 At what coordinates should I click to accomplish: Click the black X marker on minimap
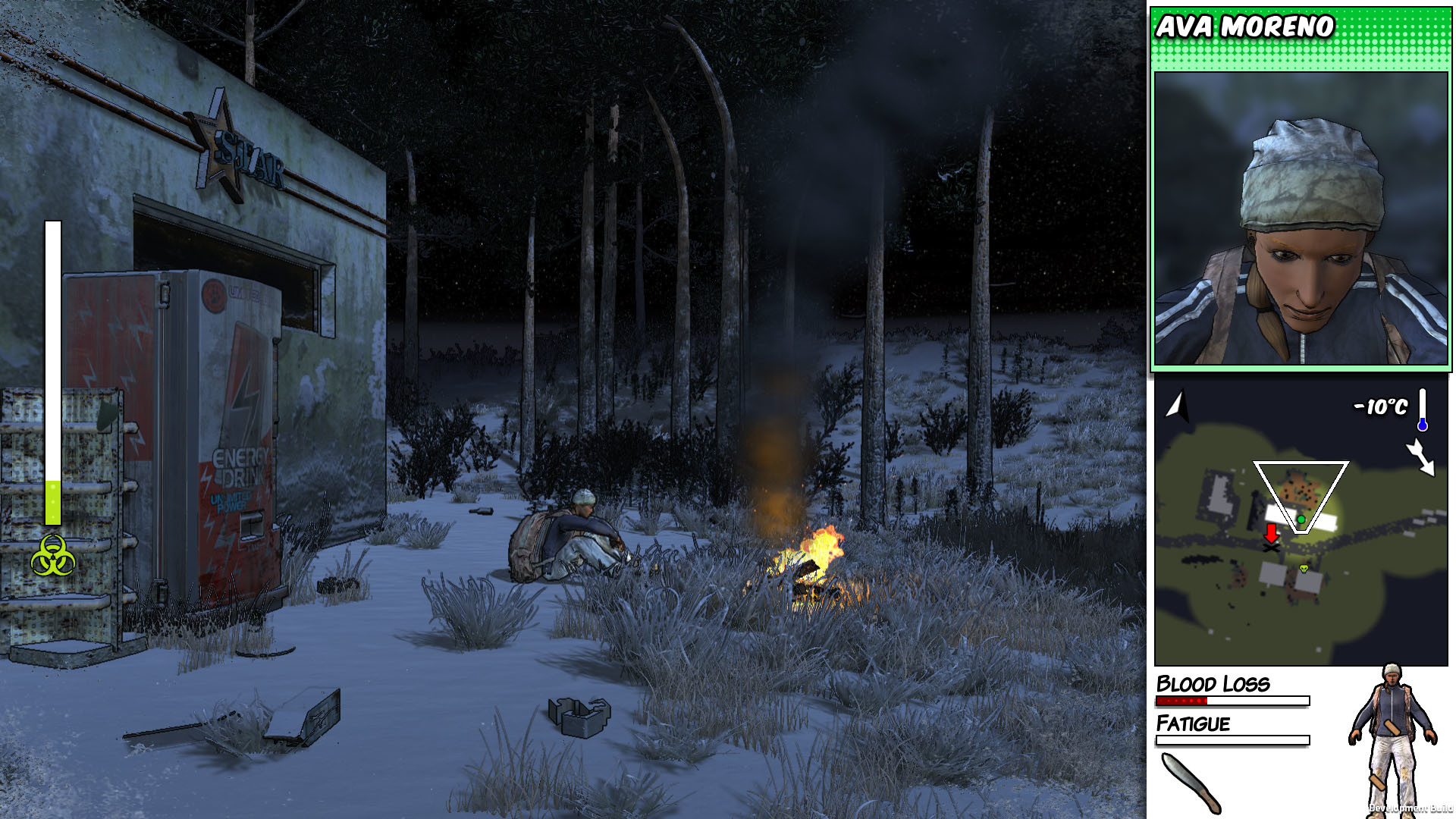(x=1270, y=548)
